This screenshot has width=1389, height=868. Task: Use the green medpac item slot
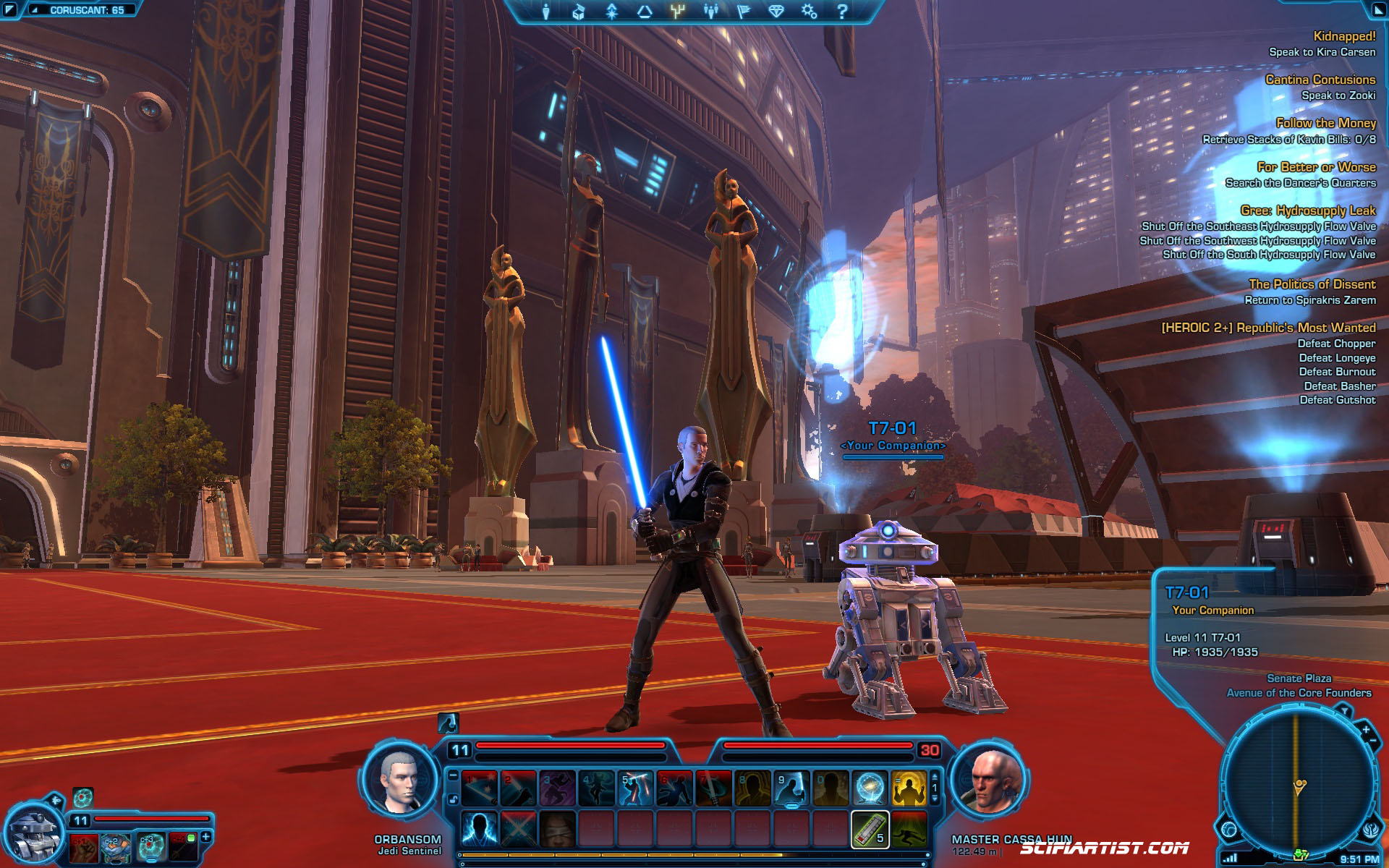(x=870, y=829)
